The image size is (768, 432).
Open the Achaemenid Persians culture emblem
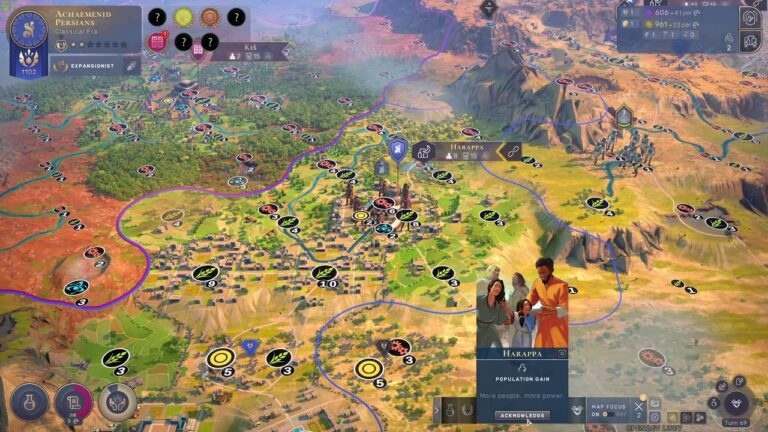(x=28, y=30)
